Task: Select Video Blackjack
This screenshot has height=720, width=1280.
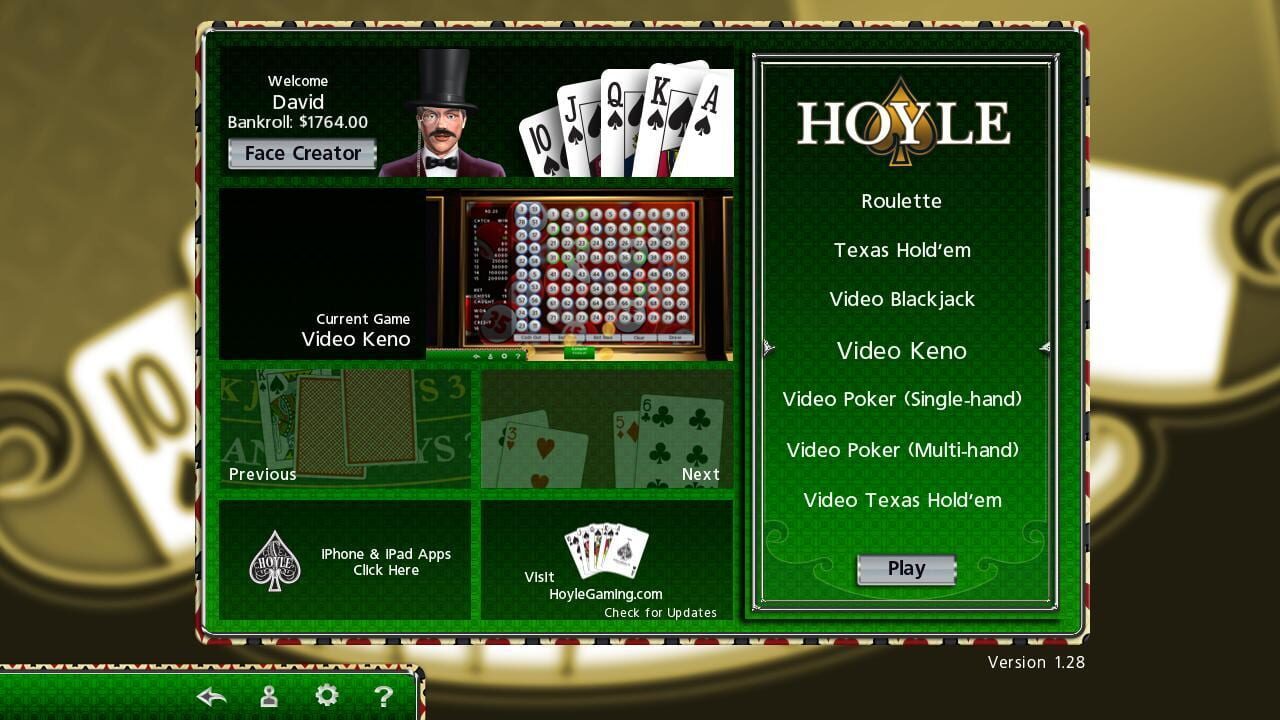Action: click(x=901, y=299)
